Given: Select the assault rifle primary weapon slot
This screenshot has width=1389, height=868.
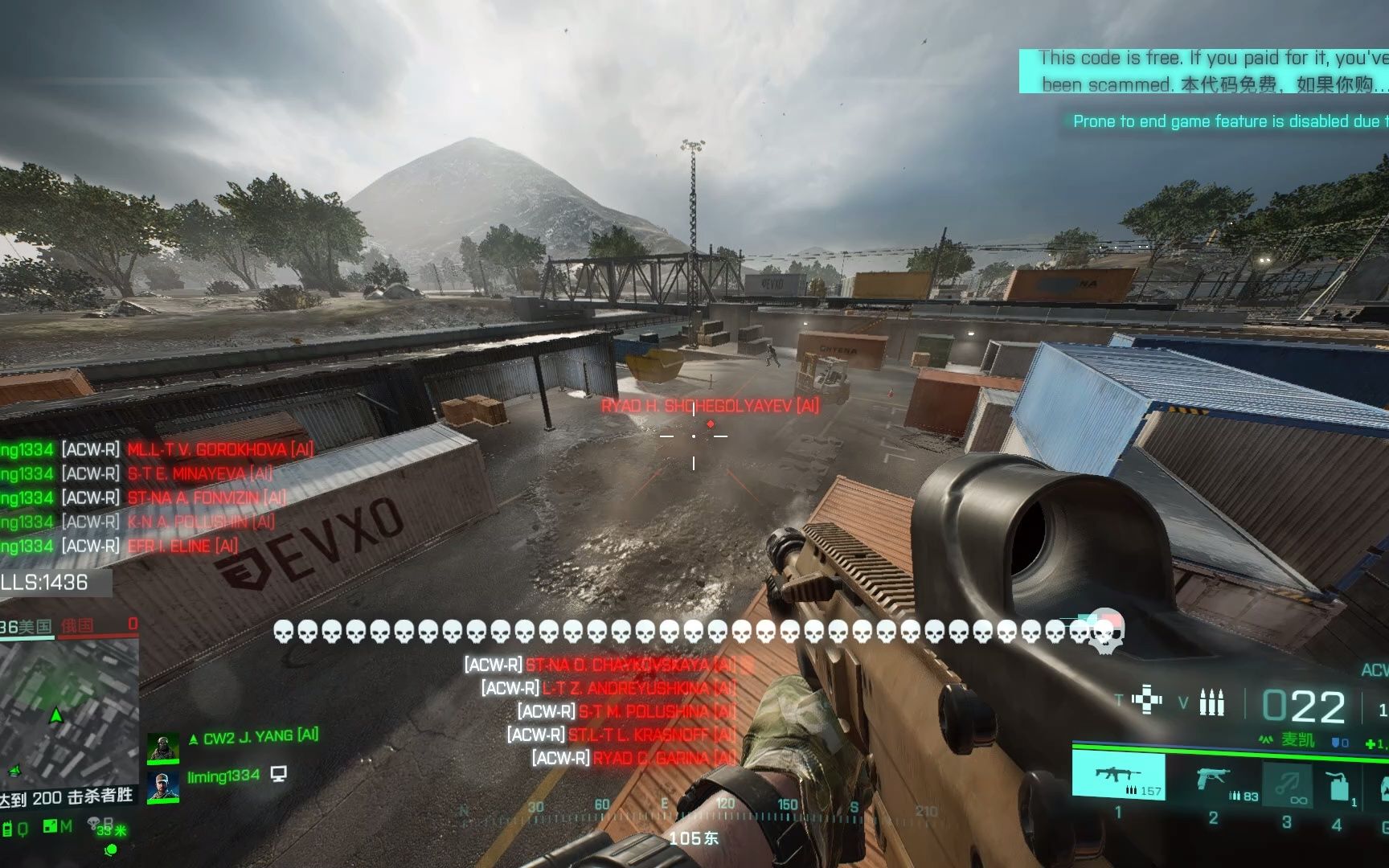Looking at the screenshot, I should click(x=1117, y=776).
